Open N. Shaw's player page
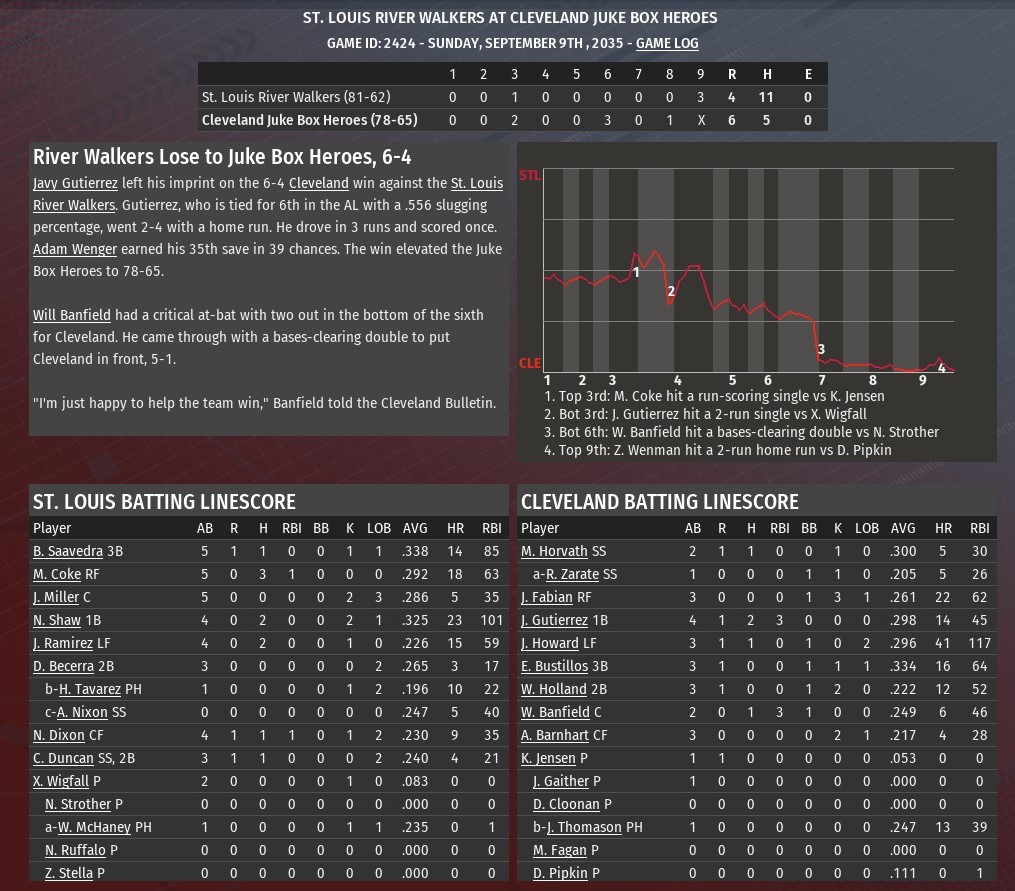Viewport: 1015px width, 891px height. click(58, 620)
